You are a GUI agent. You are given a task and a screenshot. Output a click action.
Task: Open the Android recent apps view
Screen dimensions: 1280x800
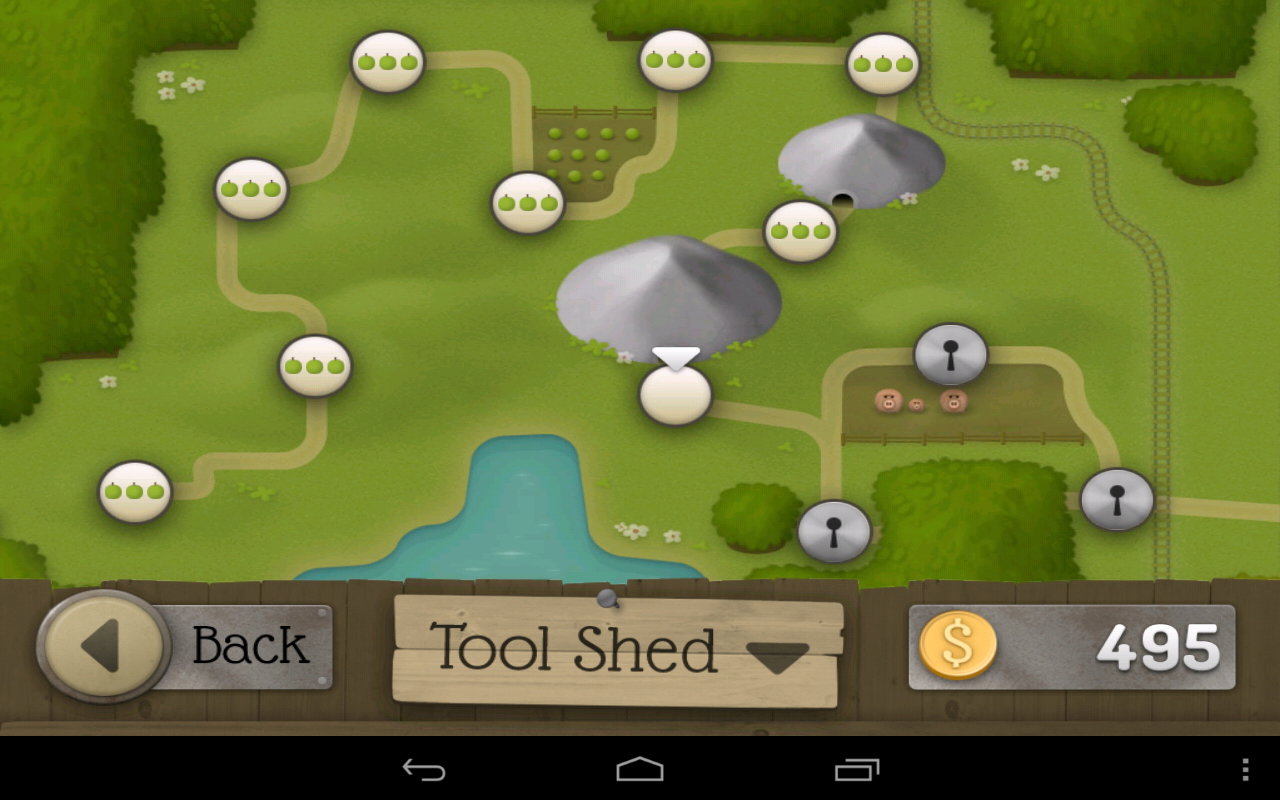(857, 769)
